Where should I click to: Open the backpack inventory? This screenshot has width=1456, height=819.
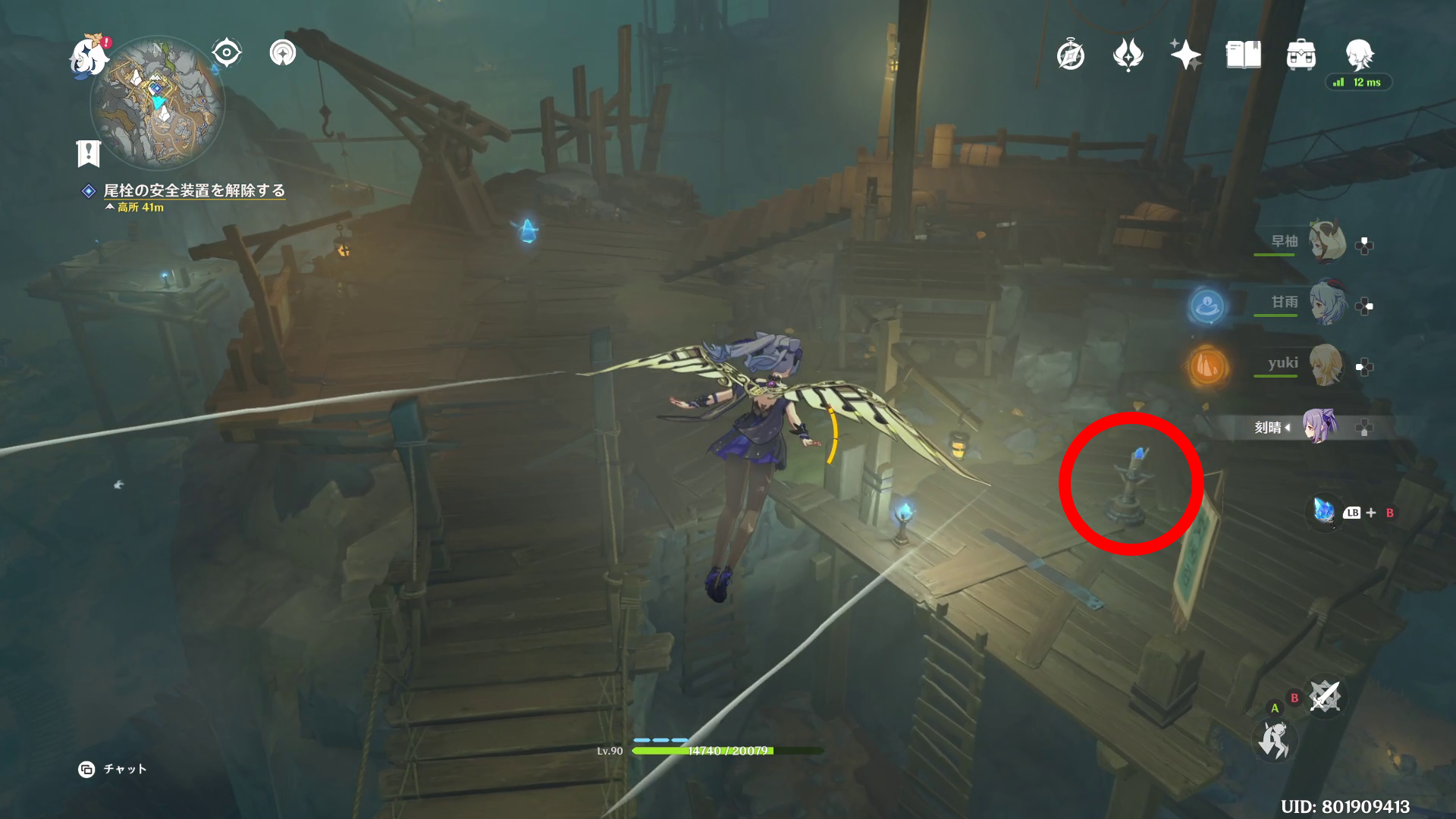pyautogui.click(x=1301, y=55)
